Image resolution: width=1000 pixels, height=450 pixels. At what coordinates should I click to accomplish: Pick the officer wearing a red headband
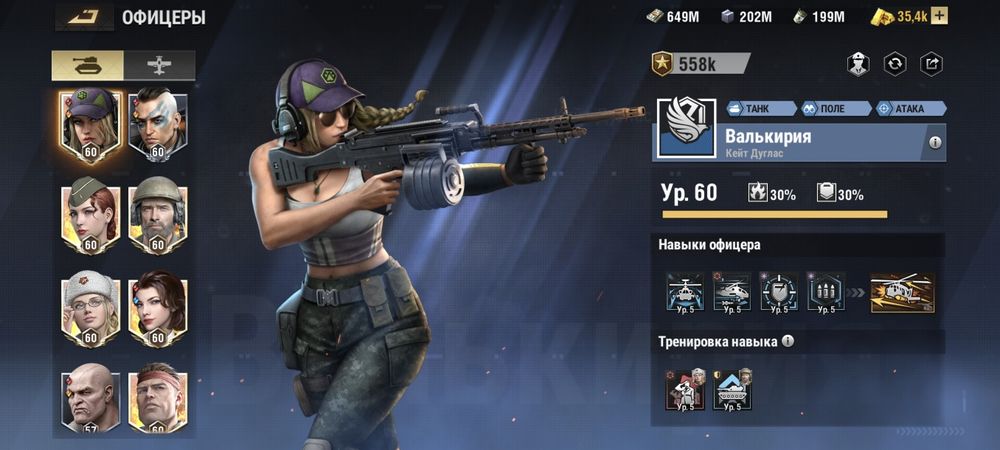pos(157,398)
